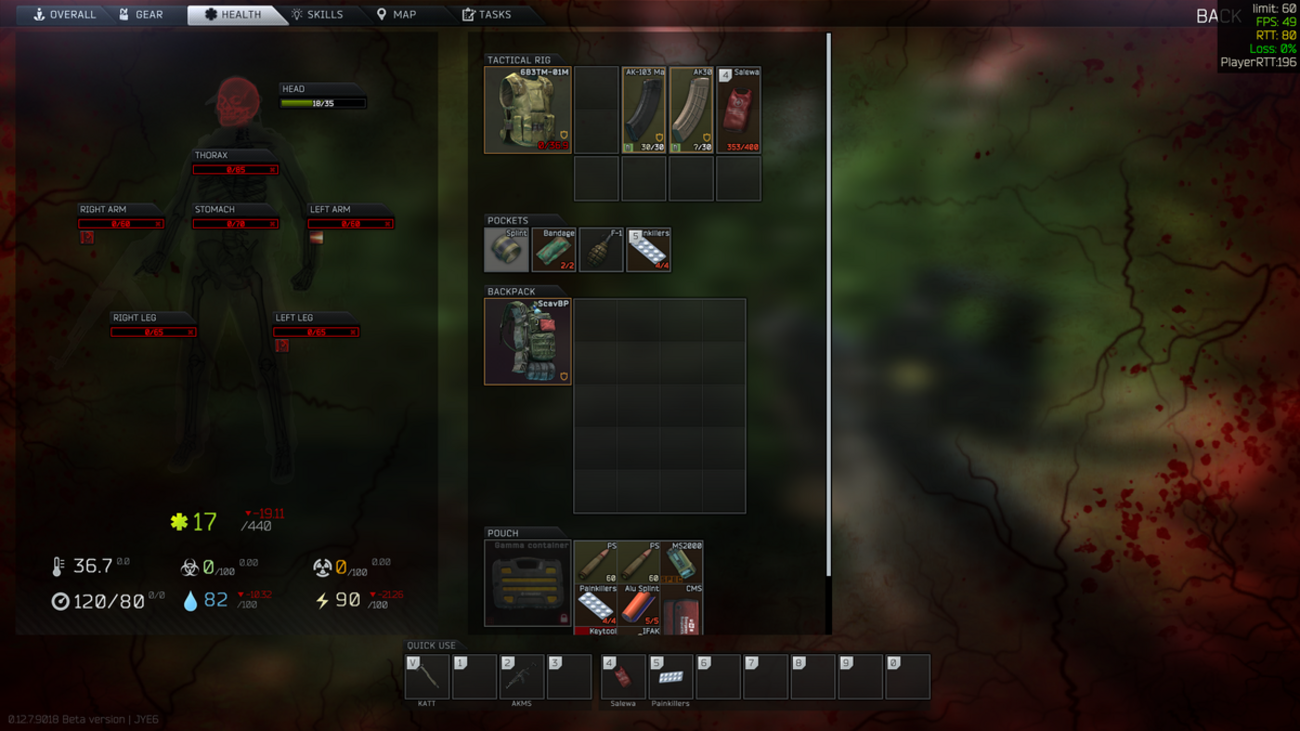The width and height of the screenshot is (1300, 731).
Task: Select the Bandage in the pockets
Action: [554, 250]
